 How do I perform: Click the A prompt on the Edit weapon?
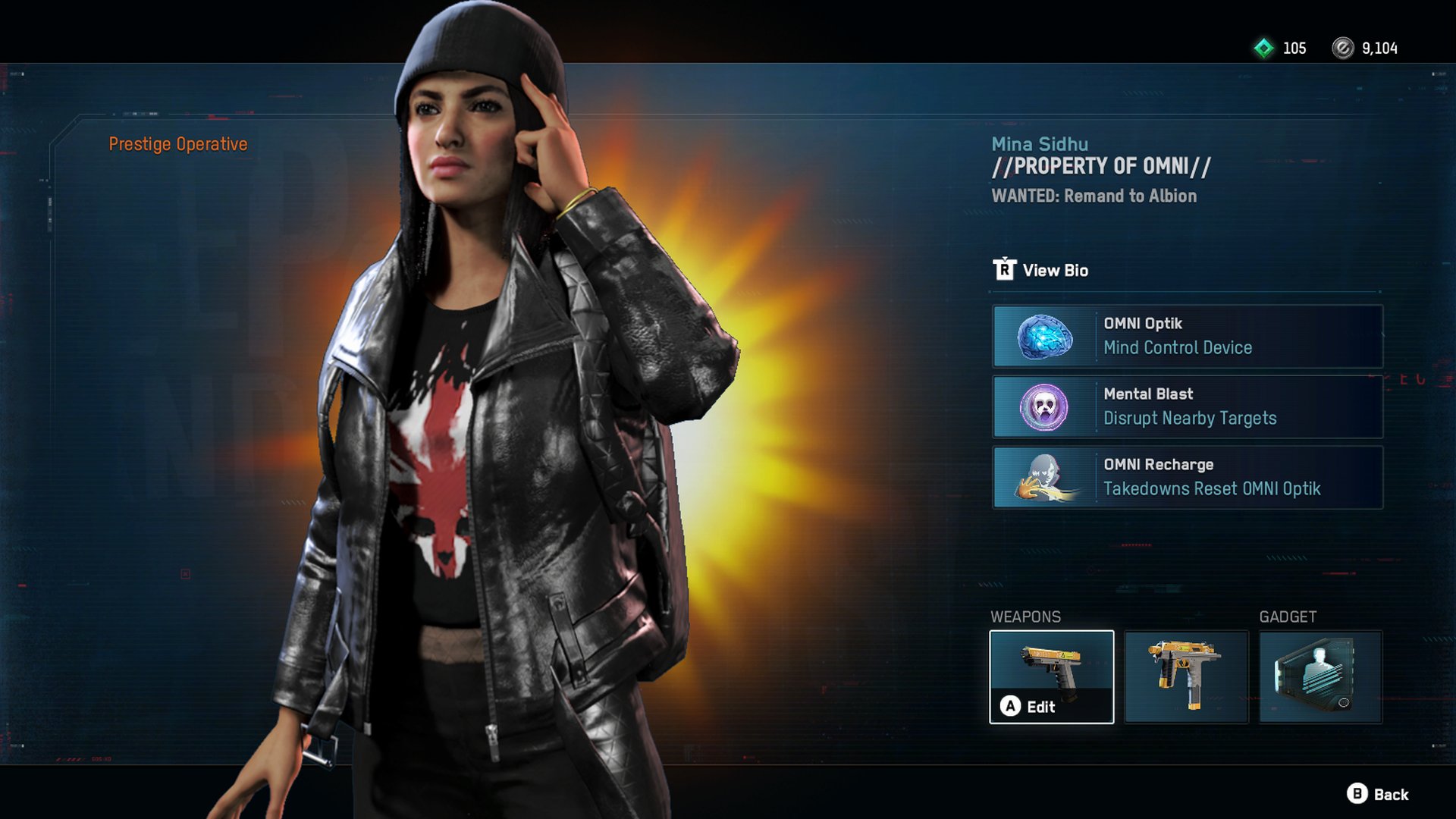tap(1010, 707)
